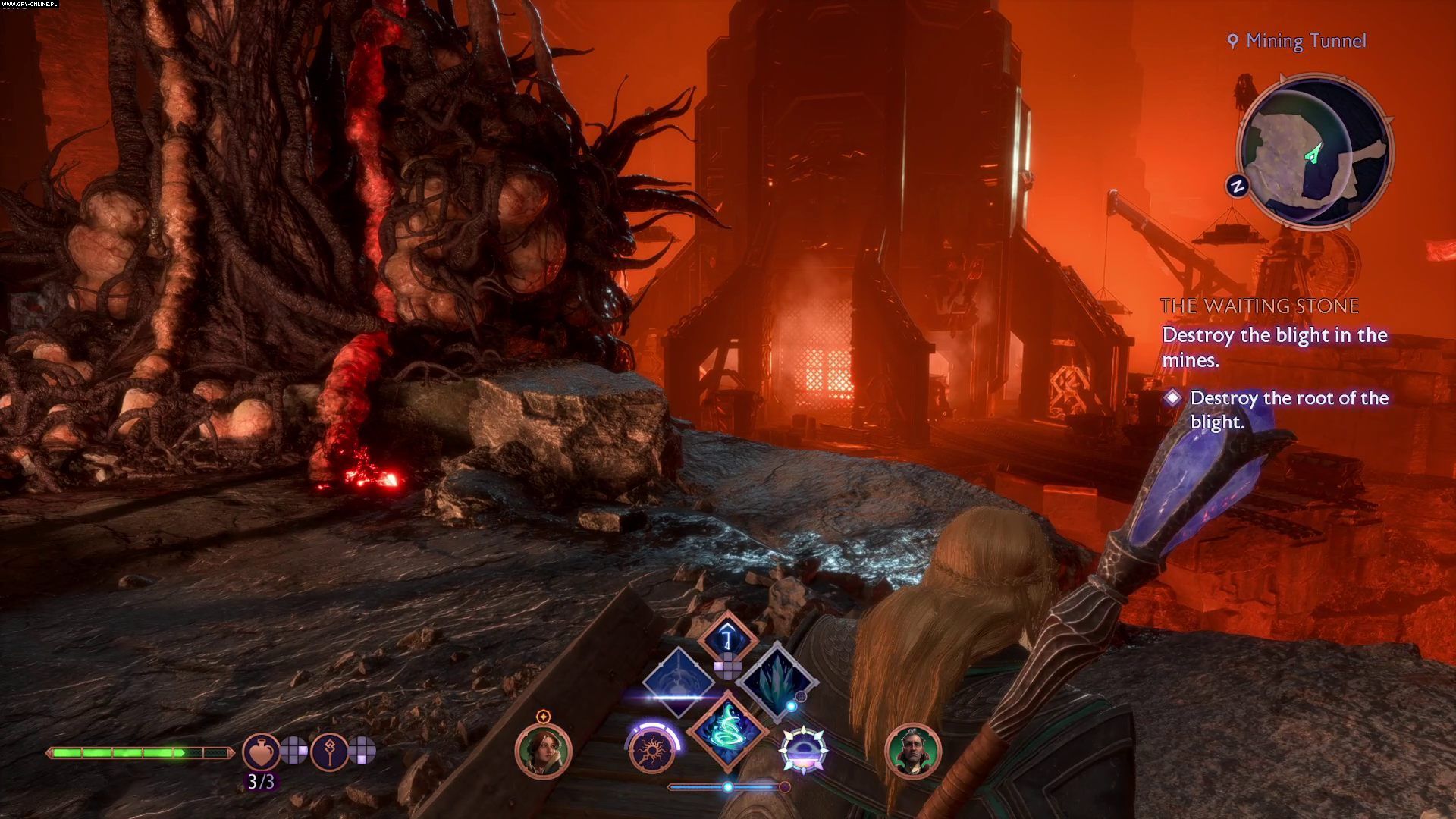This screenshot has height=819, width=1456.
Task: Click the Mining Tunnel location label
Action: click(x=1305, y=41)
